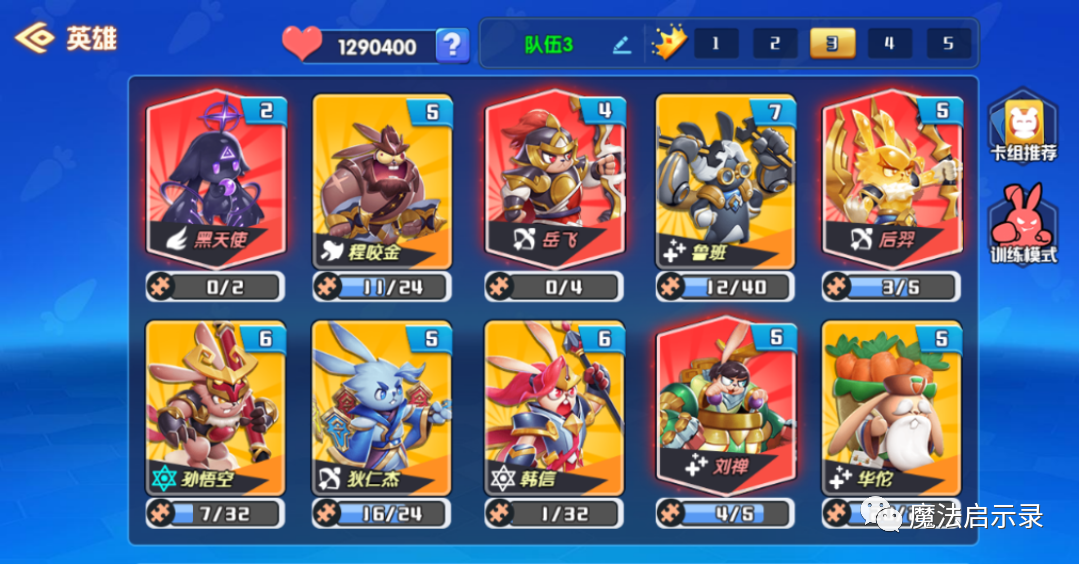Select the 刘禅 hero card

[x=725, y=407]
